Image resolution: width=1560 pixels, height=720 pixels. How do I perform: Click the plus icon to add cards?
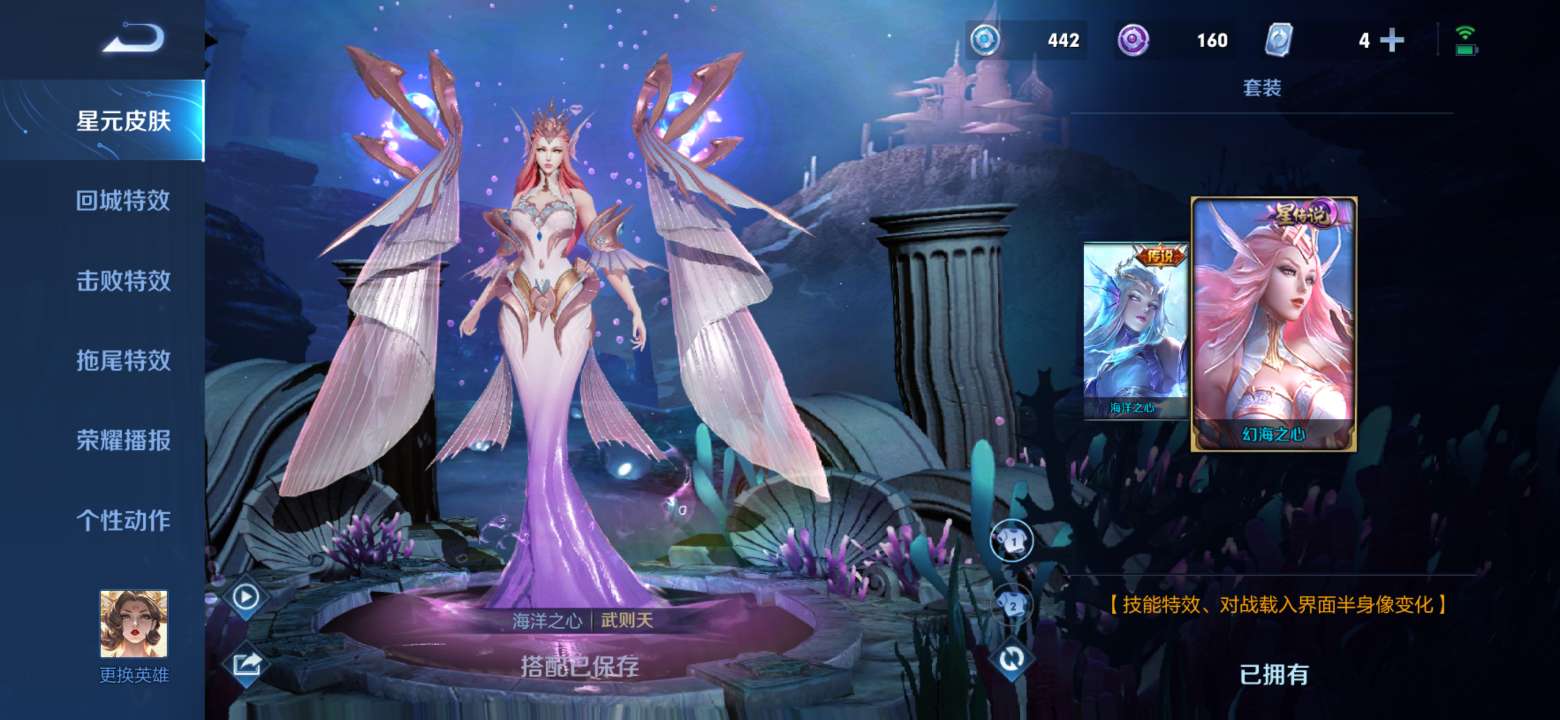point(1390,41)
